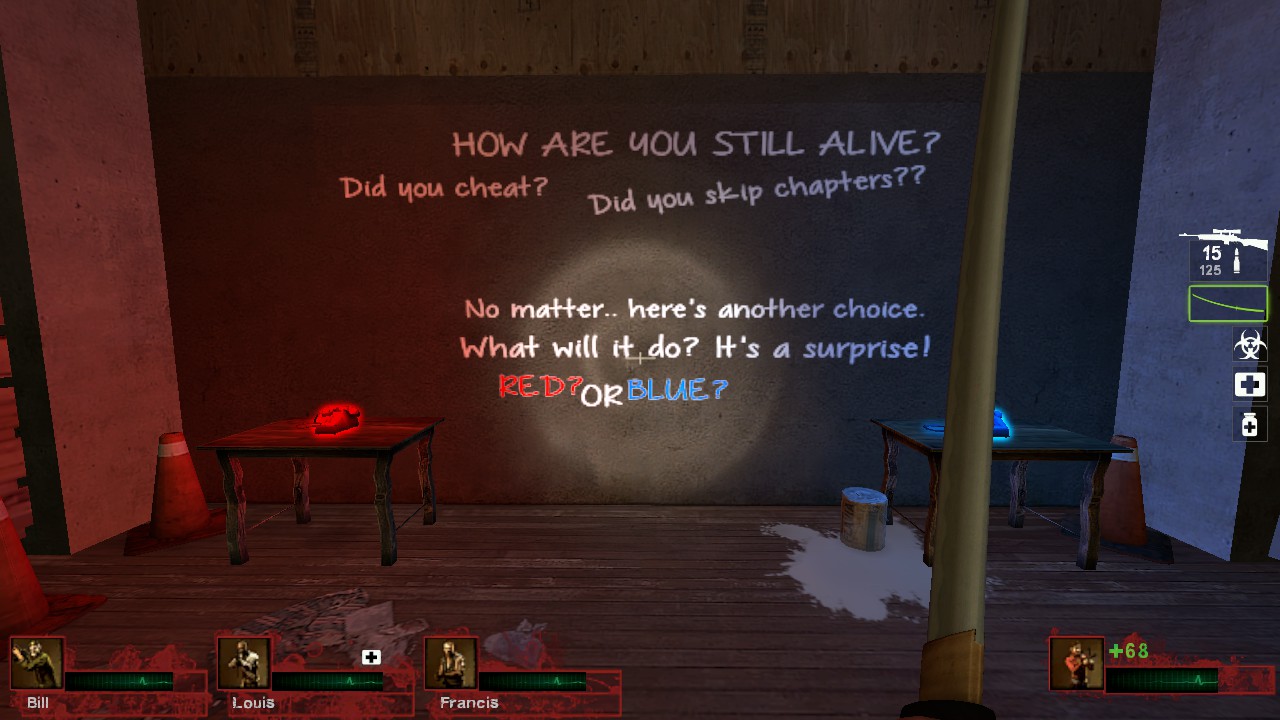This screenshot has width=1280, height=720.
Task: Select the hunting rifle weapon icon
Action: coord(1222,238)
